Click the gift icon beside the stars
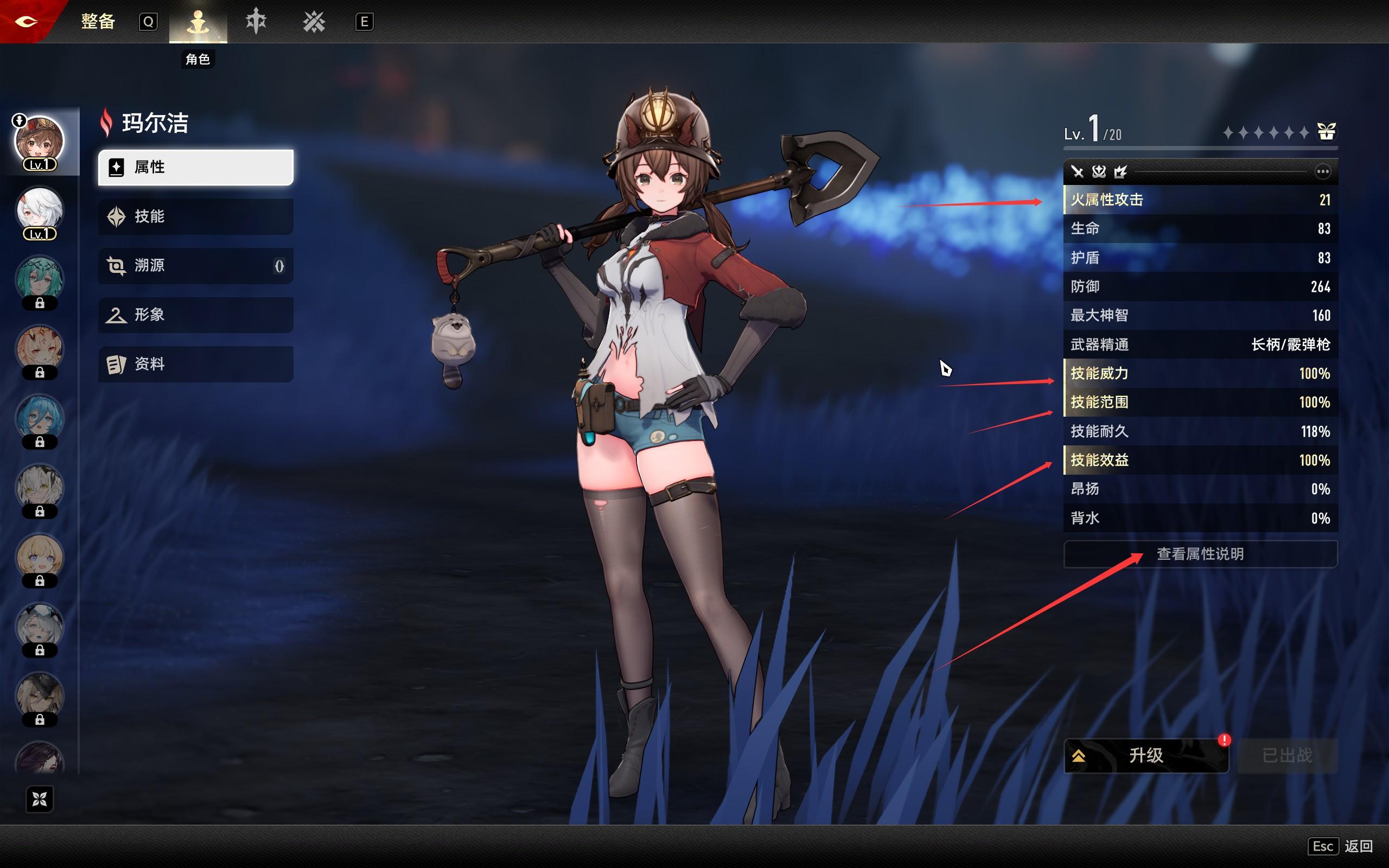Screen dimensions: 1389x868 (x=1326, y=132)
